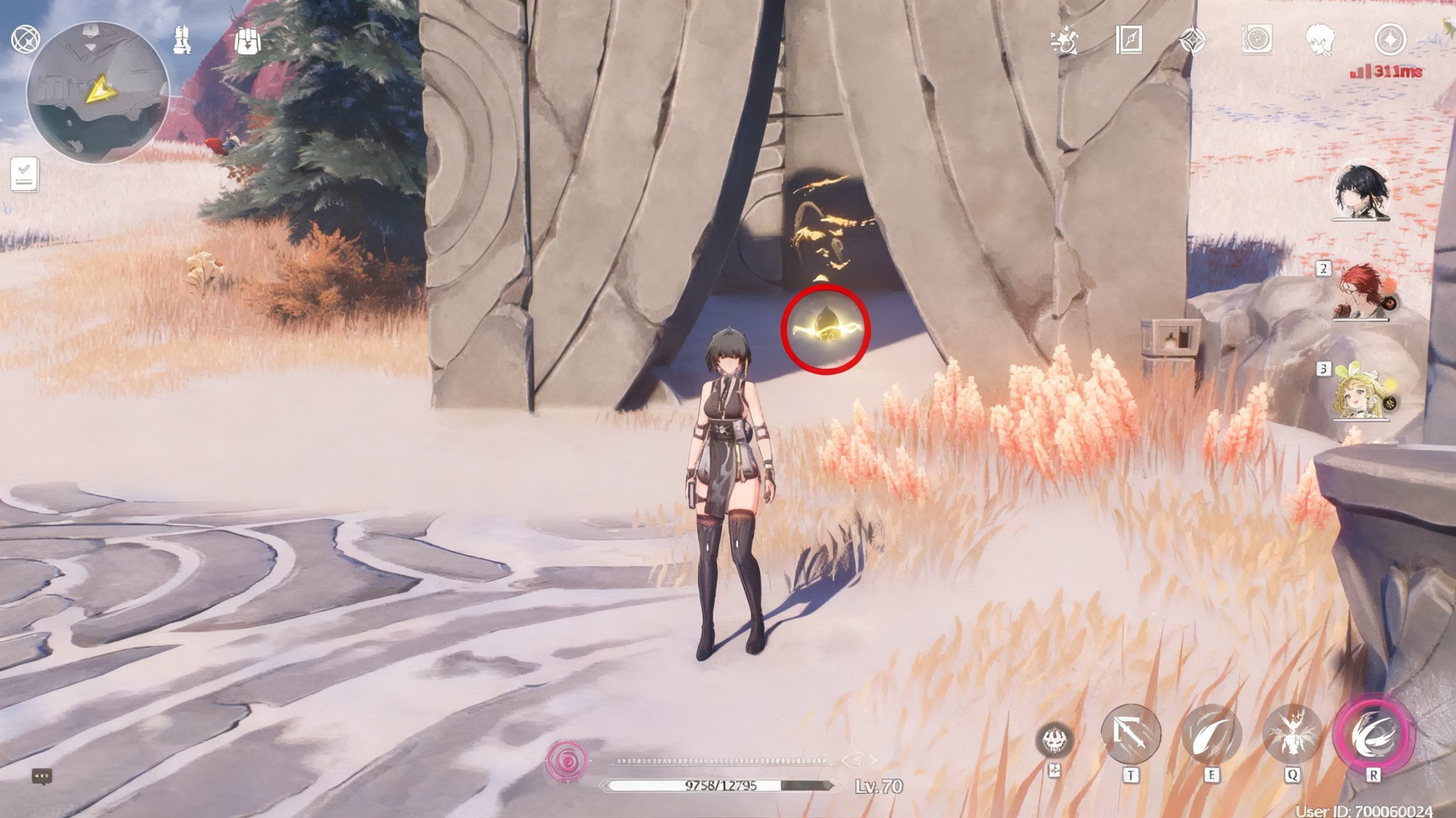Click the circular sparkle emblem icon
The width and height of the screenshot is (1456, 818).
point(1390,40)
